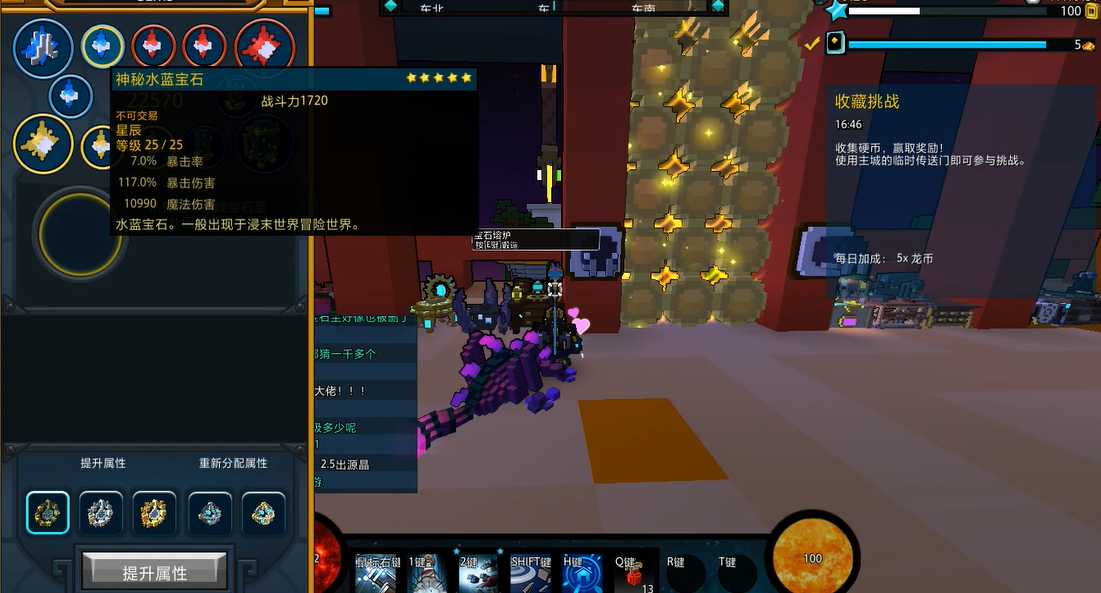
Task: Click the H键 home teleport icon
Action: [583, 573]
